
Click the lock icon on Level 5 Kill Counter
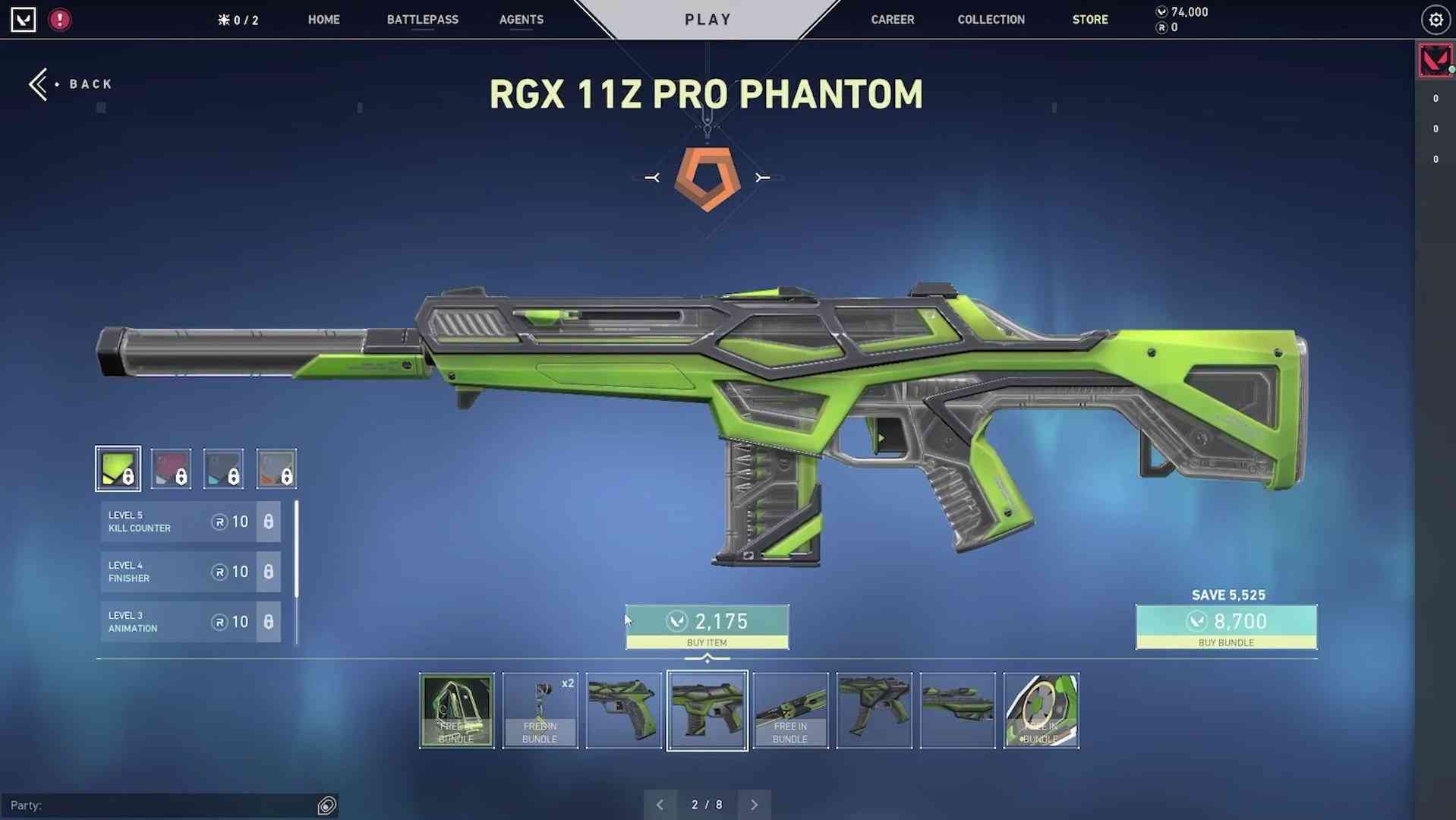pyautogui.click(x=268, y=522)
